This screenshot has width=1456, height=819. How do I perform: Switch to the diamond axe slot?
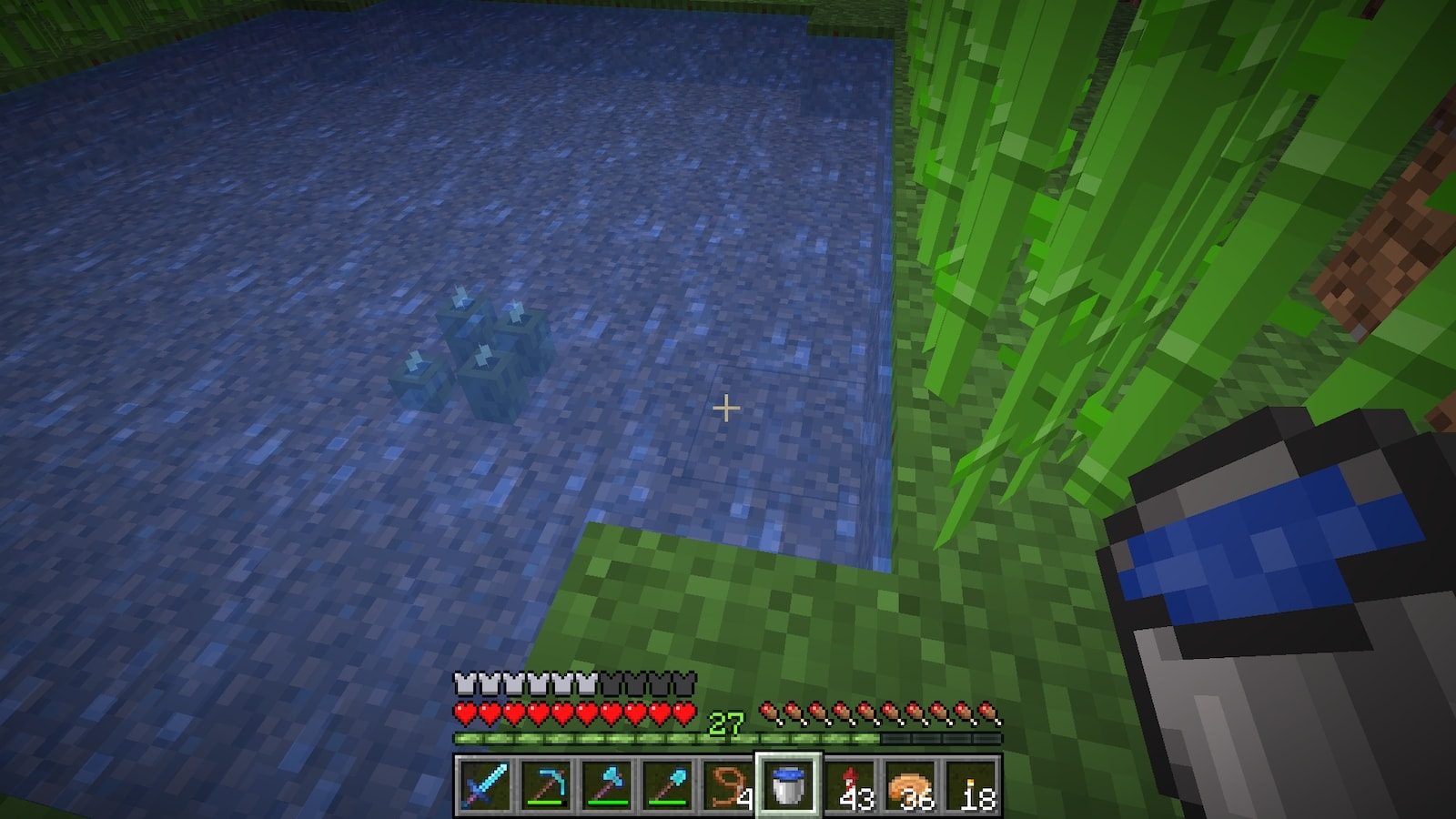click(x=607, y=785)
